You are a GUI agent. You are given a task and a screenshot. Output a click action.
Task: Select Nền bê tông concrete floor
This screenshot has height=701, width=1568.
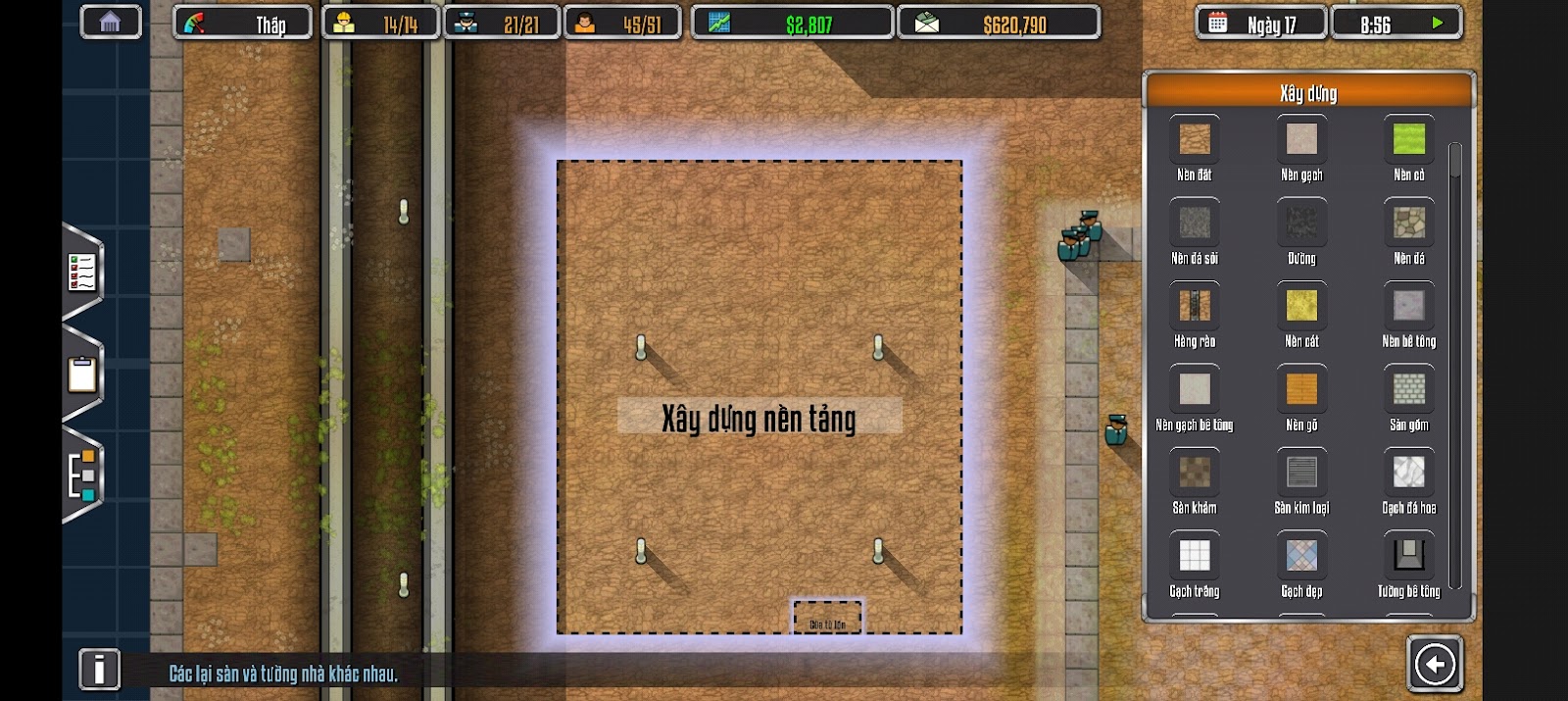(1408, 306)
